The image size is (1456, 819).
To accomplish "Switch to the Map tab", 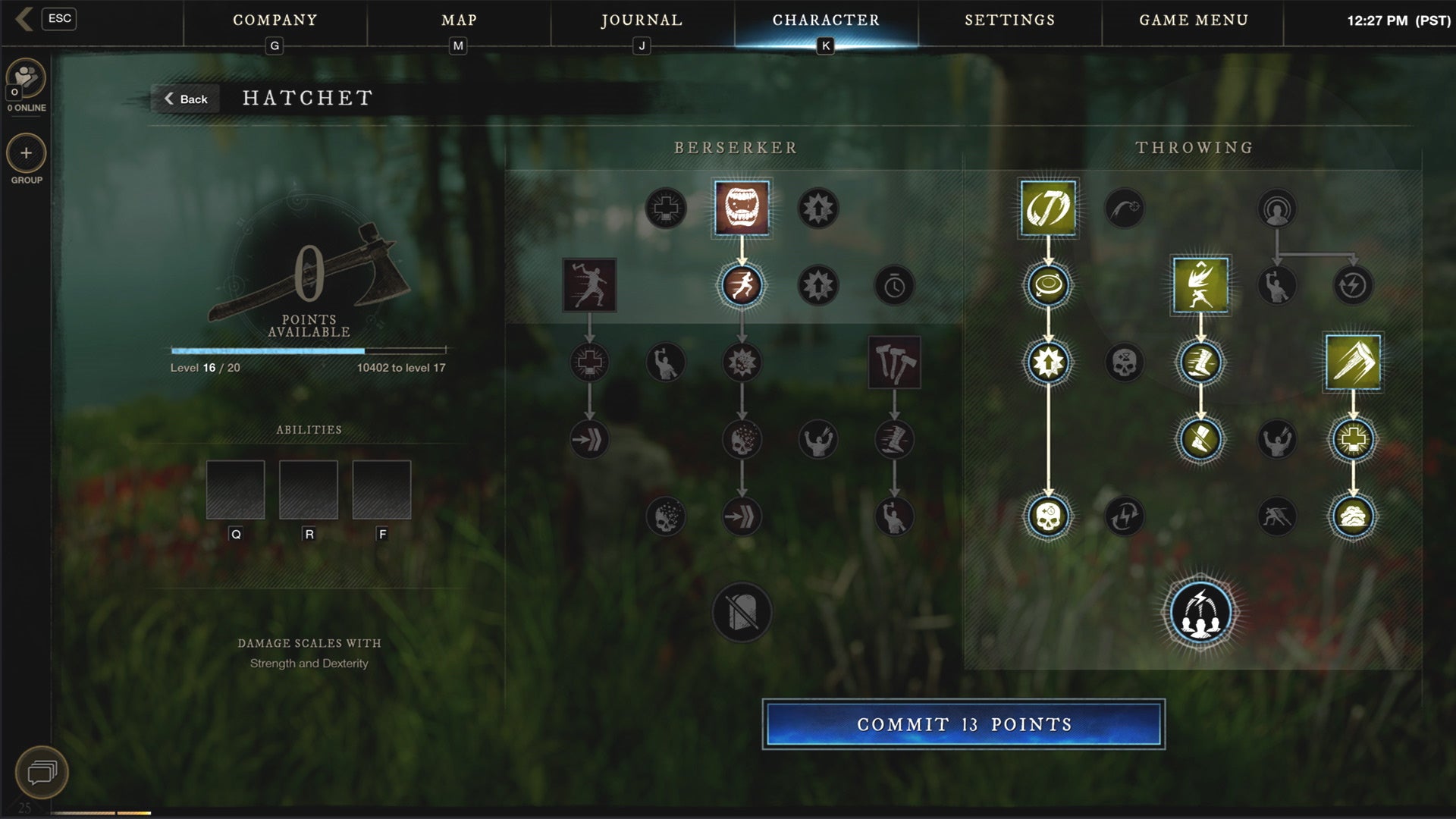I will click(459, 20).
